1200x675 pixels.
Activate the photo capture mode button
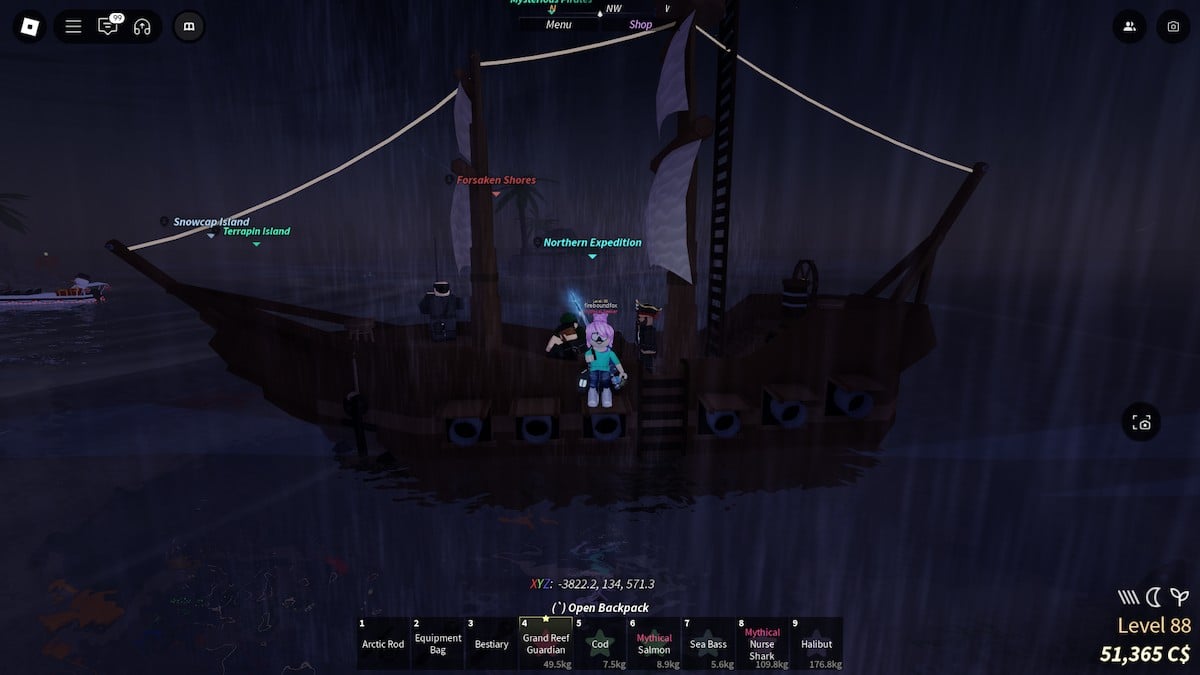click(1142, 423)
